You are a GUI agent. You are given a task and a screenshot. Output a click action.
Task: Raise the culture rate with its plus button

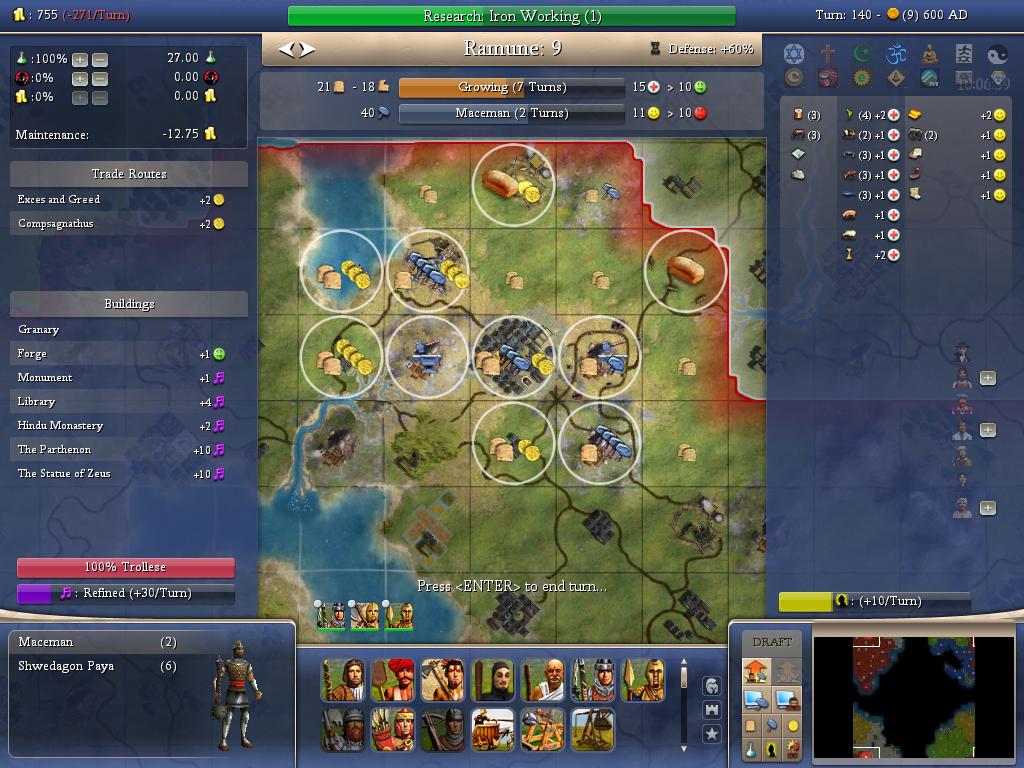80,78
